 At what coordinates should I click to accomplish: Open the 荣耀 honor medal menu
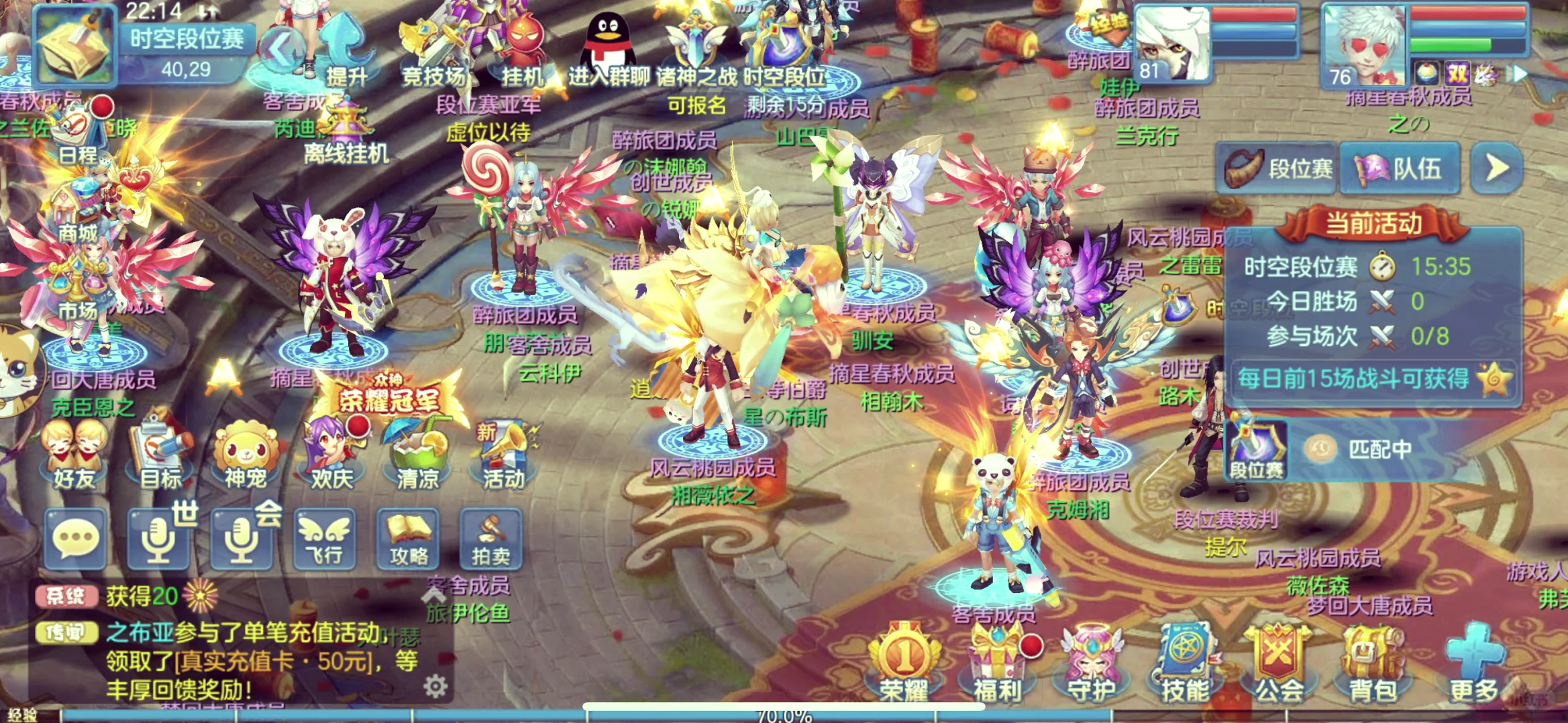[904, 664]
